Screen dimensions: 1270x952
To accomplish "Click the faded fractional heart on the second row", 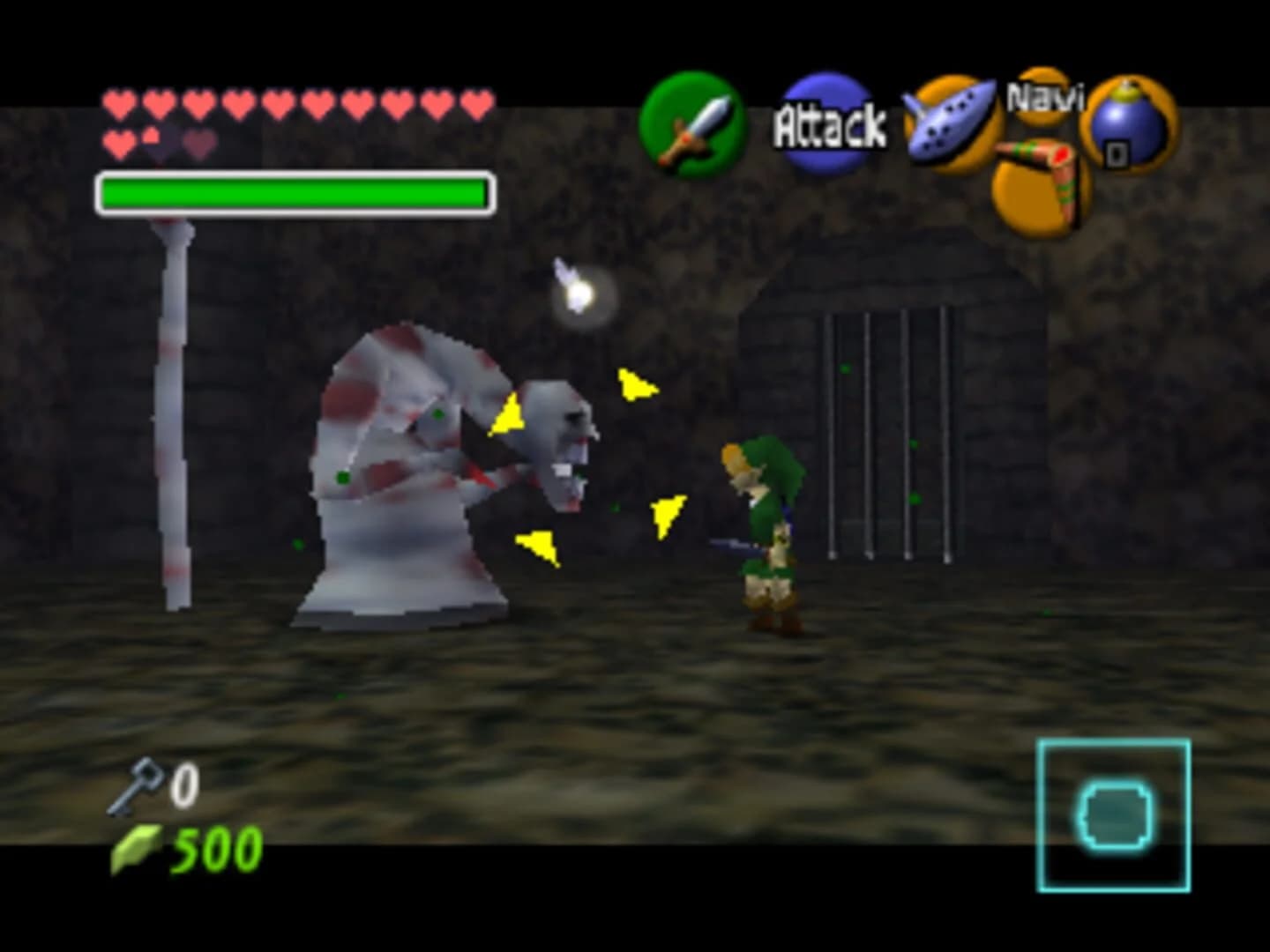I will point(152,134).
